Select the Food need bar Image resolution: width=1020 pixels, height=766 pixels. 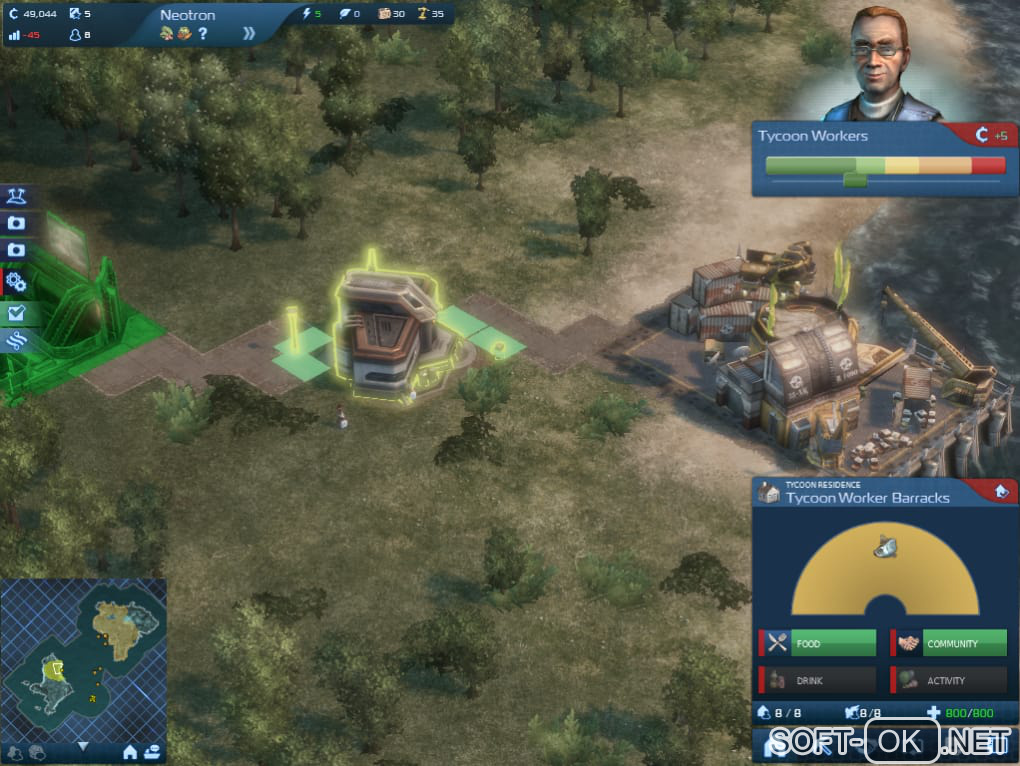point(818,643)
